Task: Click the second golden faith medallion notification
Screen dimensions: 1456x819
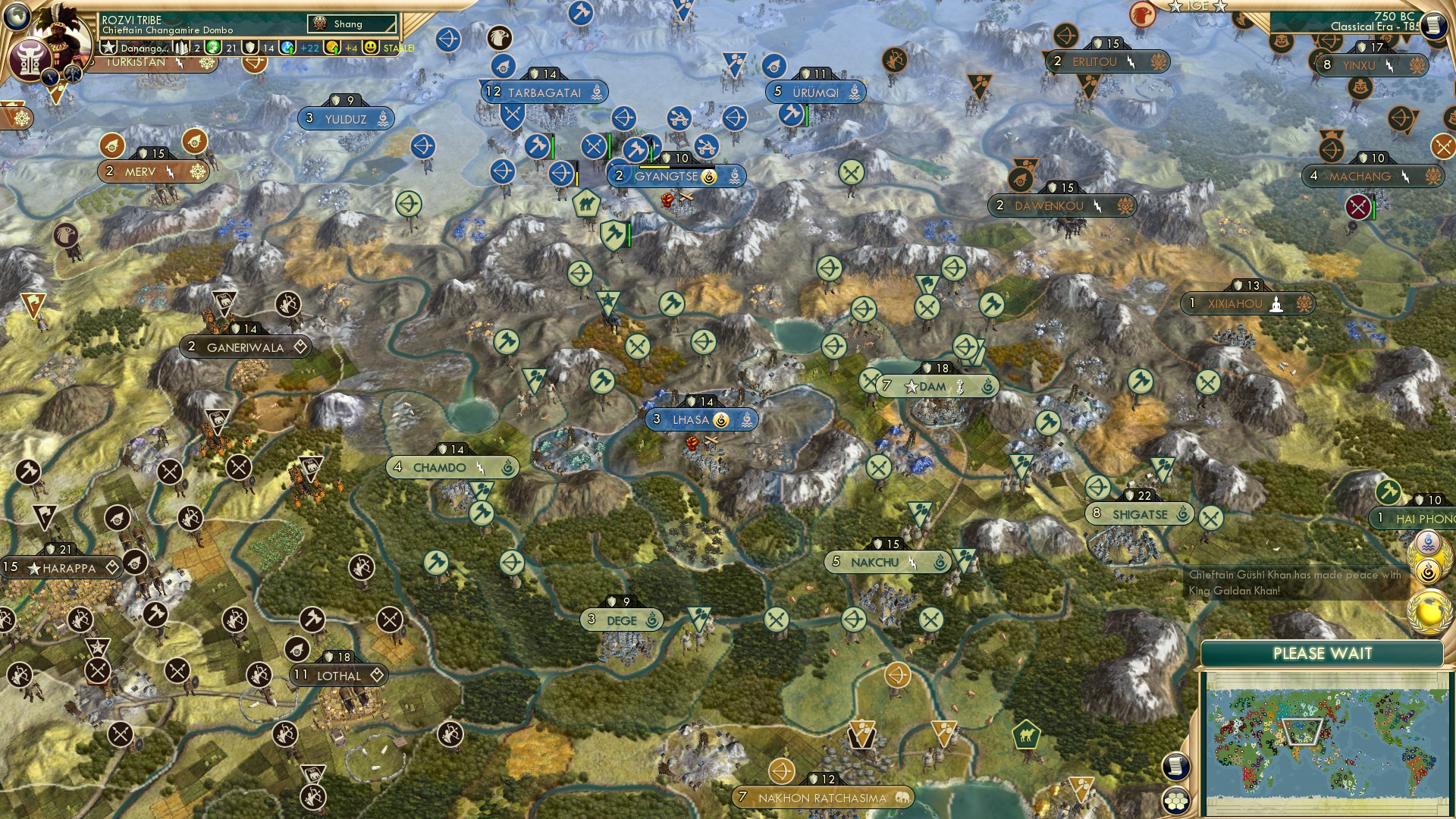Action: 1428,570
